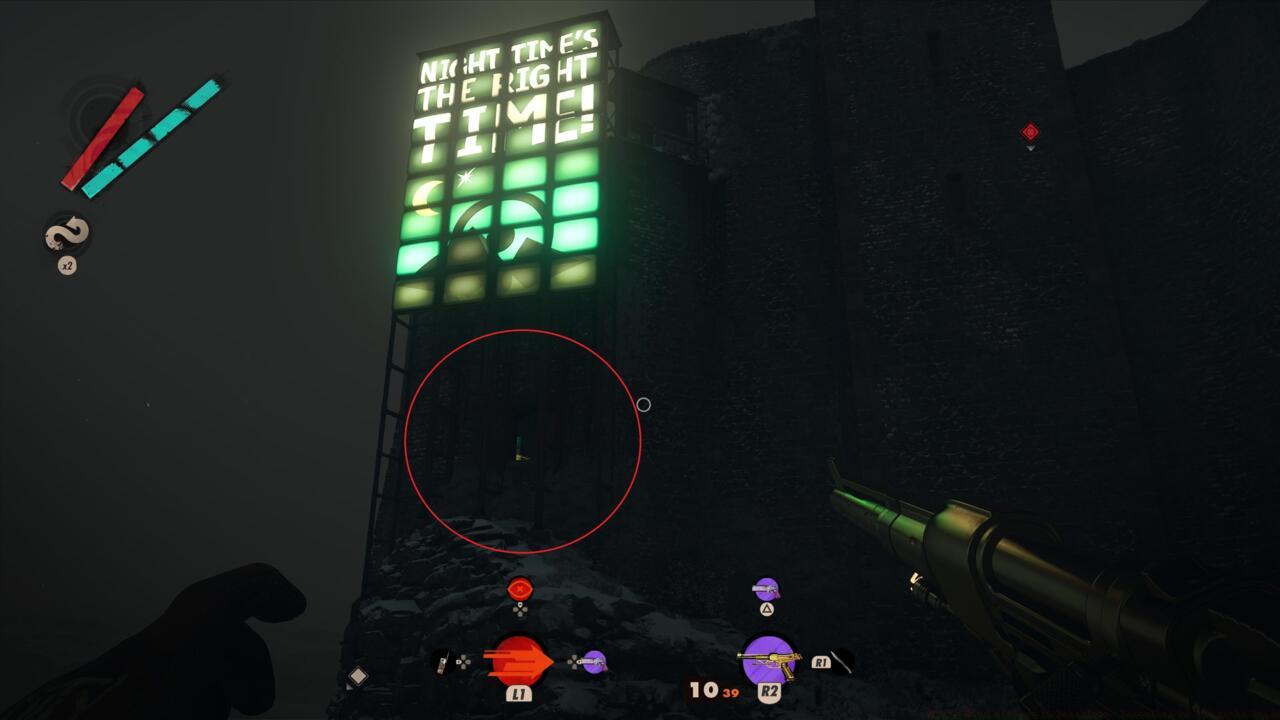Viewport: 1280px width, 720px height.
Task: Open the R2 weapon slot label
Action: coord(771,690)
